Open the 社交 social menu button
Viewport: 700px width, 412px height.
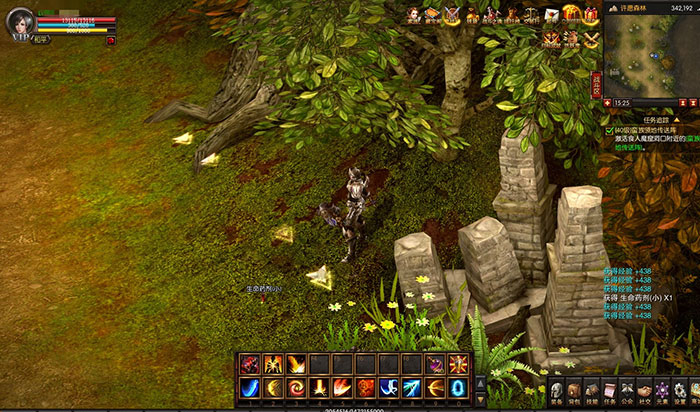coord(644,389)
